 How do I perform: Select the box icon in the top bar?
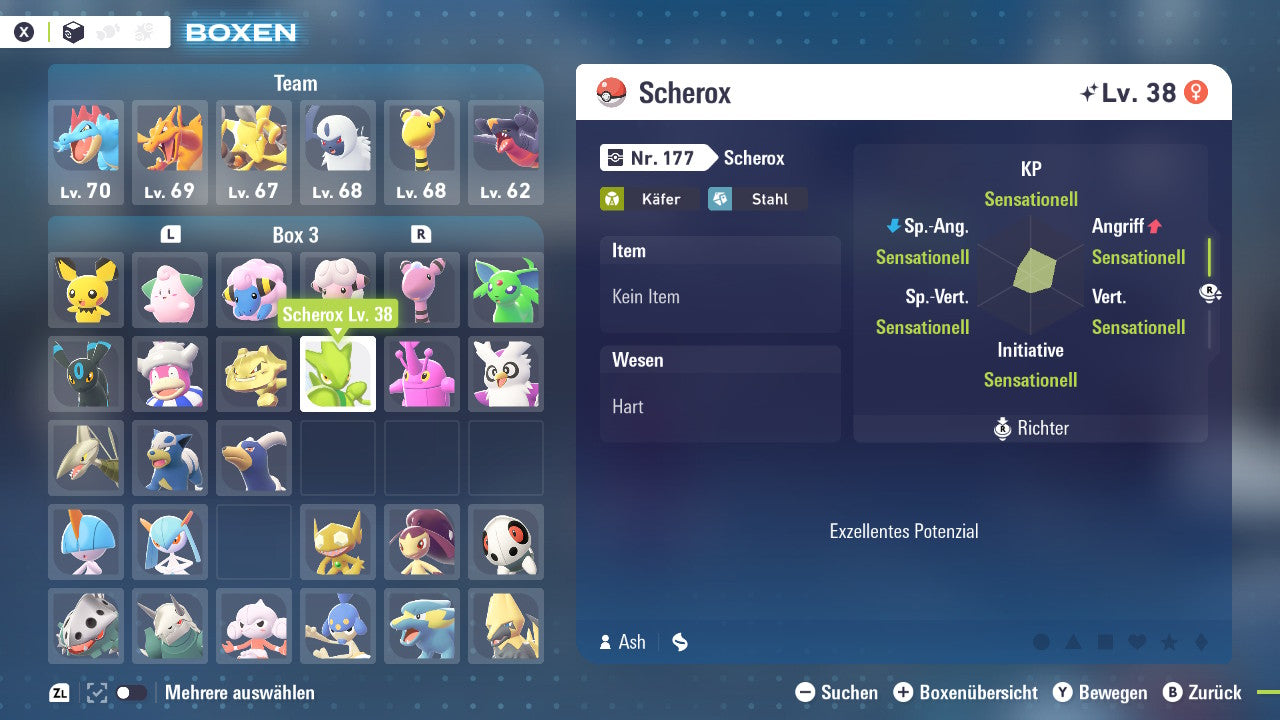[x=72, y=31]
